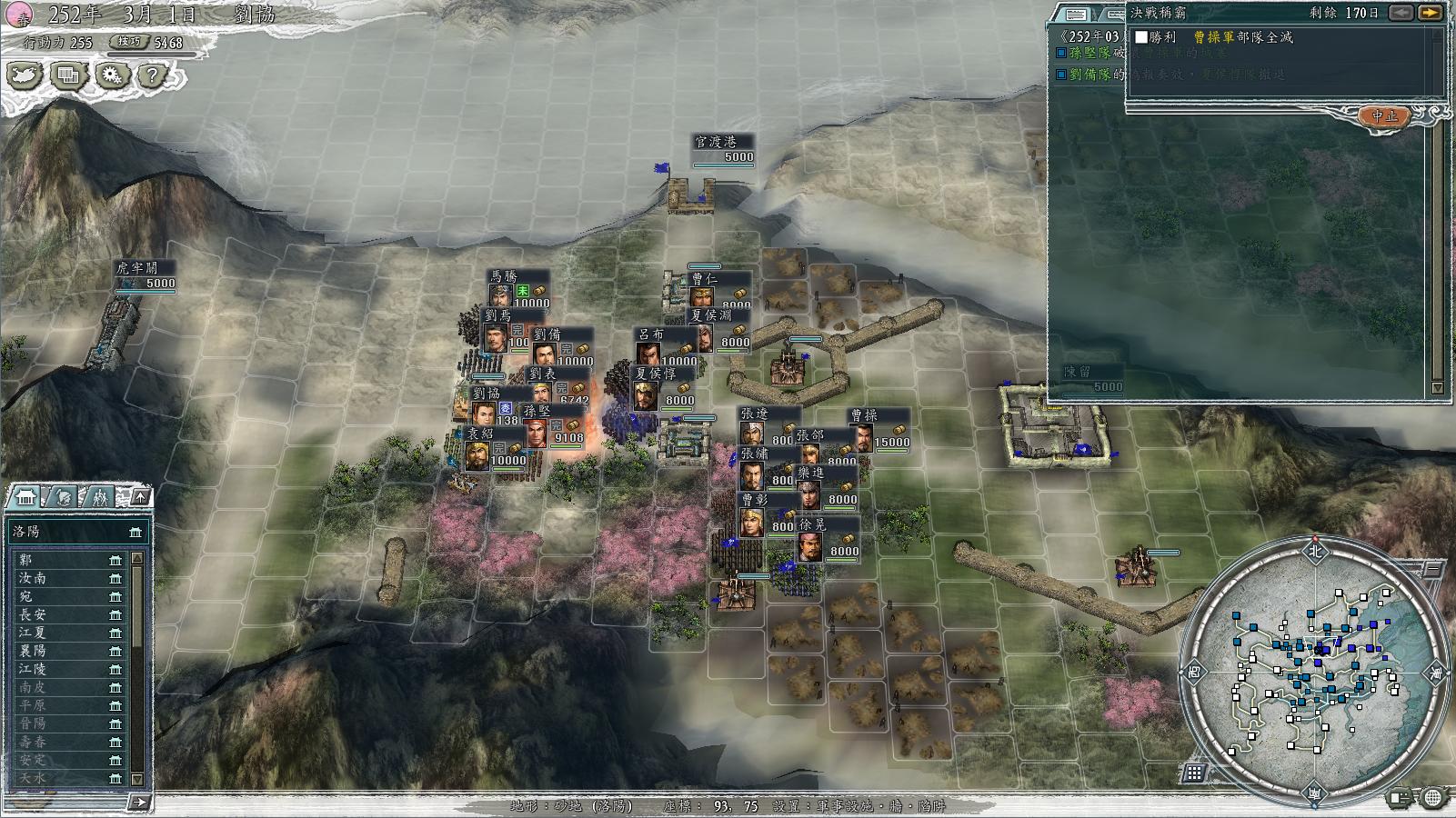Open settings with the gear icon
The width and height of the screenshot is (1456, 818).
[112, 75]
